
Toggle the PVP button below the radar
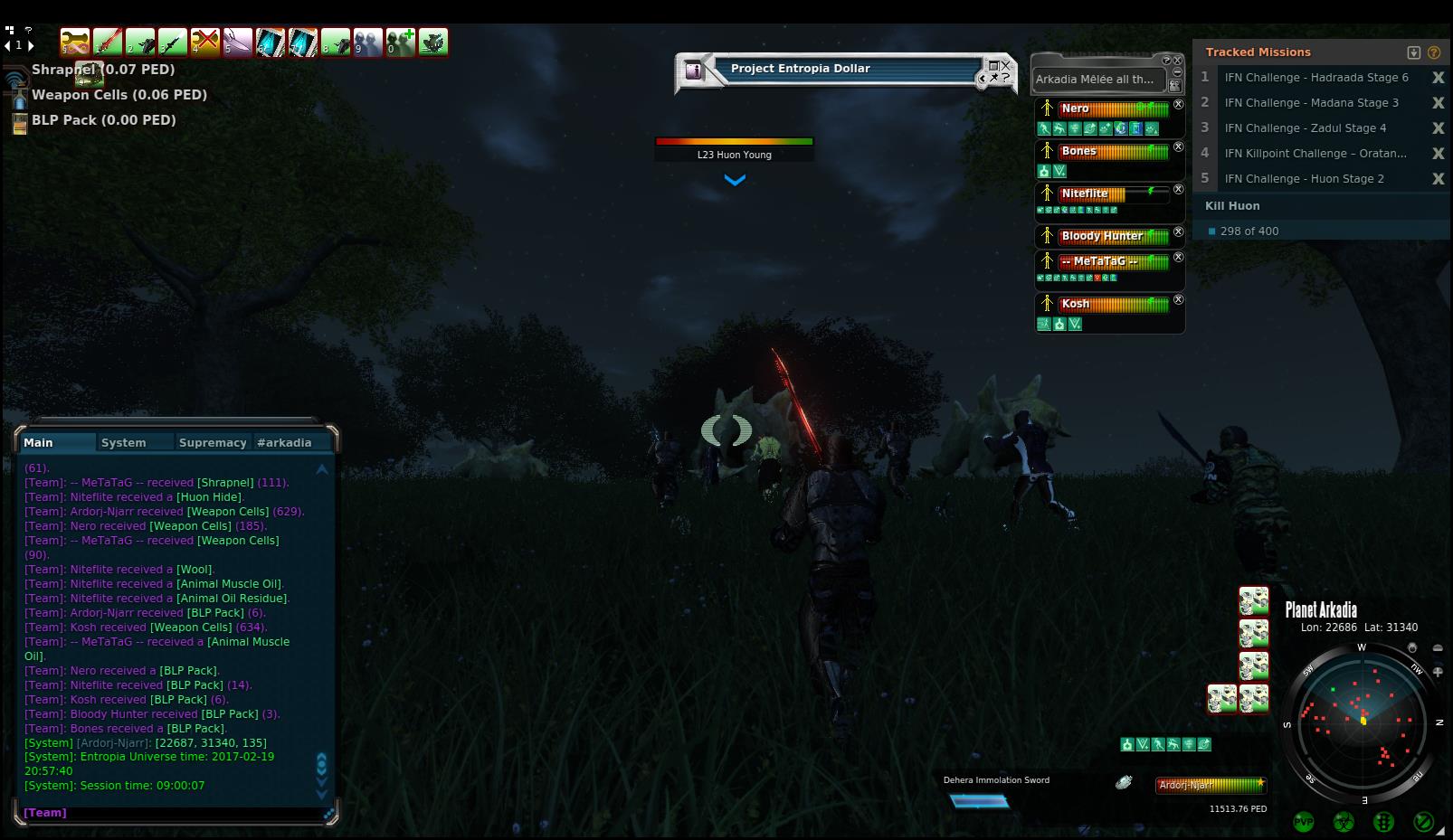(x=1304, y=822)
